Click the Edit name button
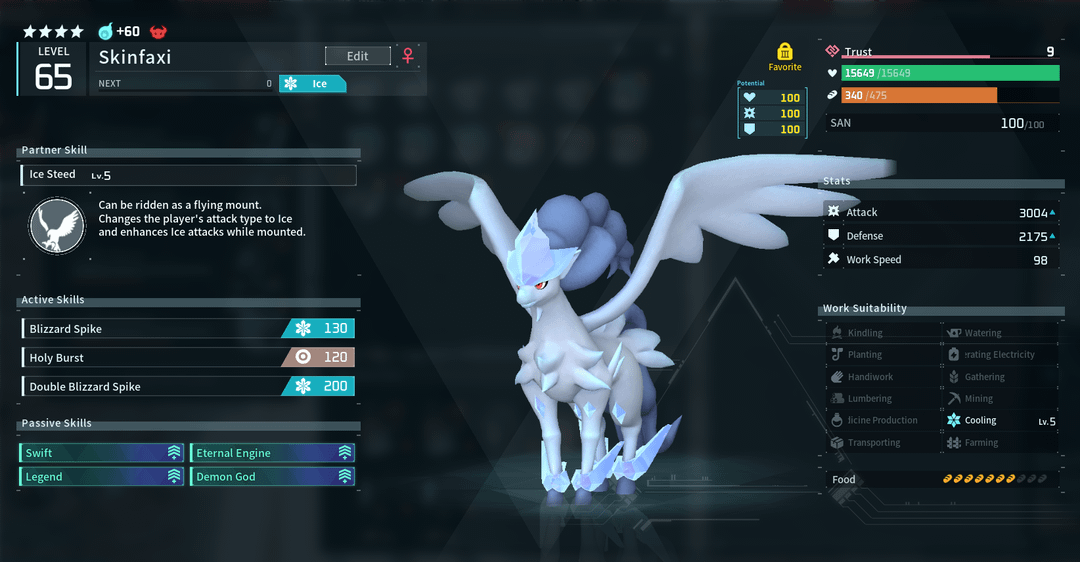1080x562 pixels. (357, 56)
